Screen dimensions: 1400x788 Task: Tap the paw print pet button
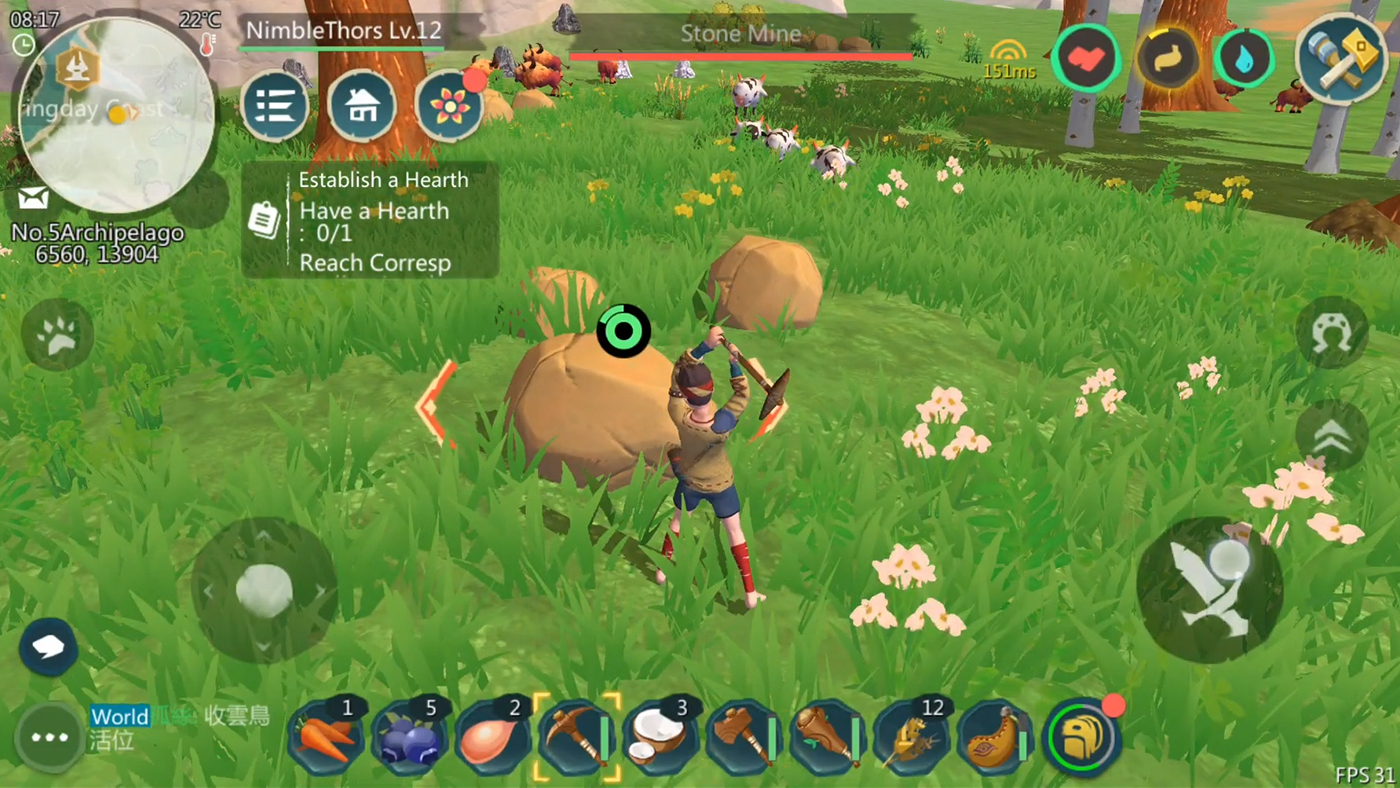click(x=57, y=335)
